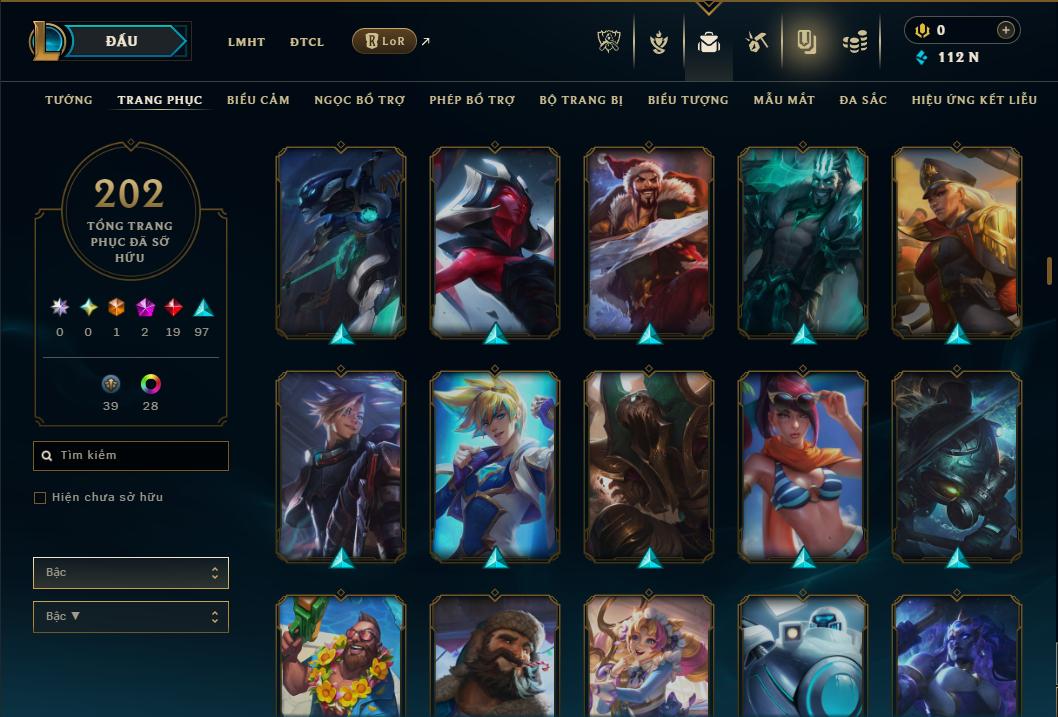Switch to the TƯỚNG champions tab
Image resolution: width=1058 pixels, height=717 pixels.
pos(69,100)
